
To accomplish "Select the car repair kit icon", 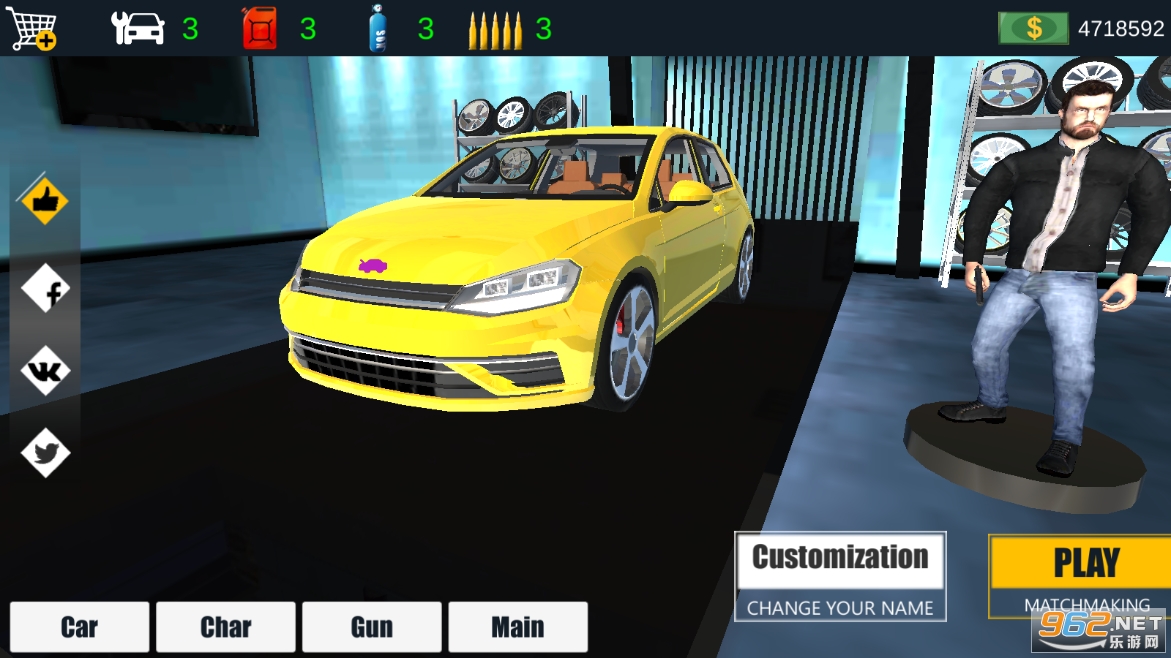I will click(138, 28).
